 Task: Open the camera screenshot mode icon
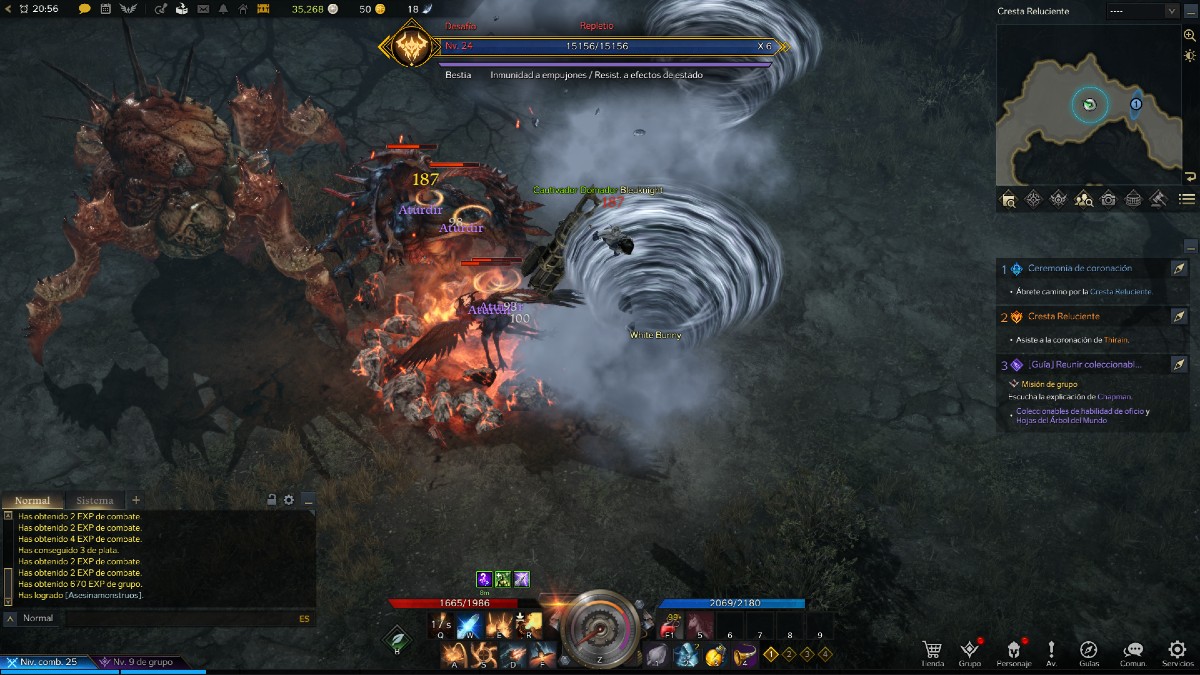point(1109,199)
